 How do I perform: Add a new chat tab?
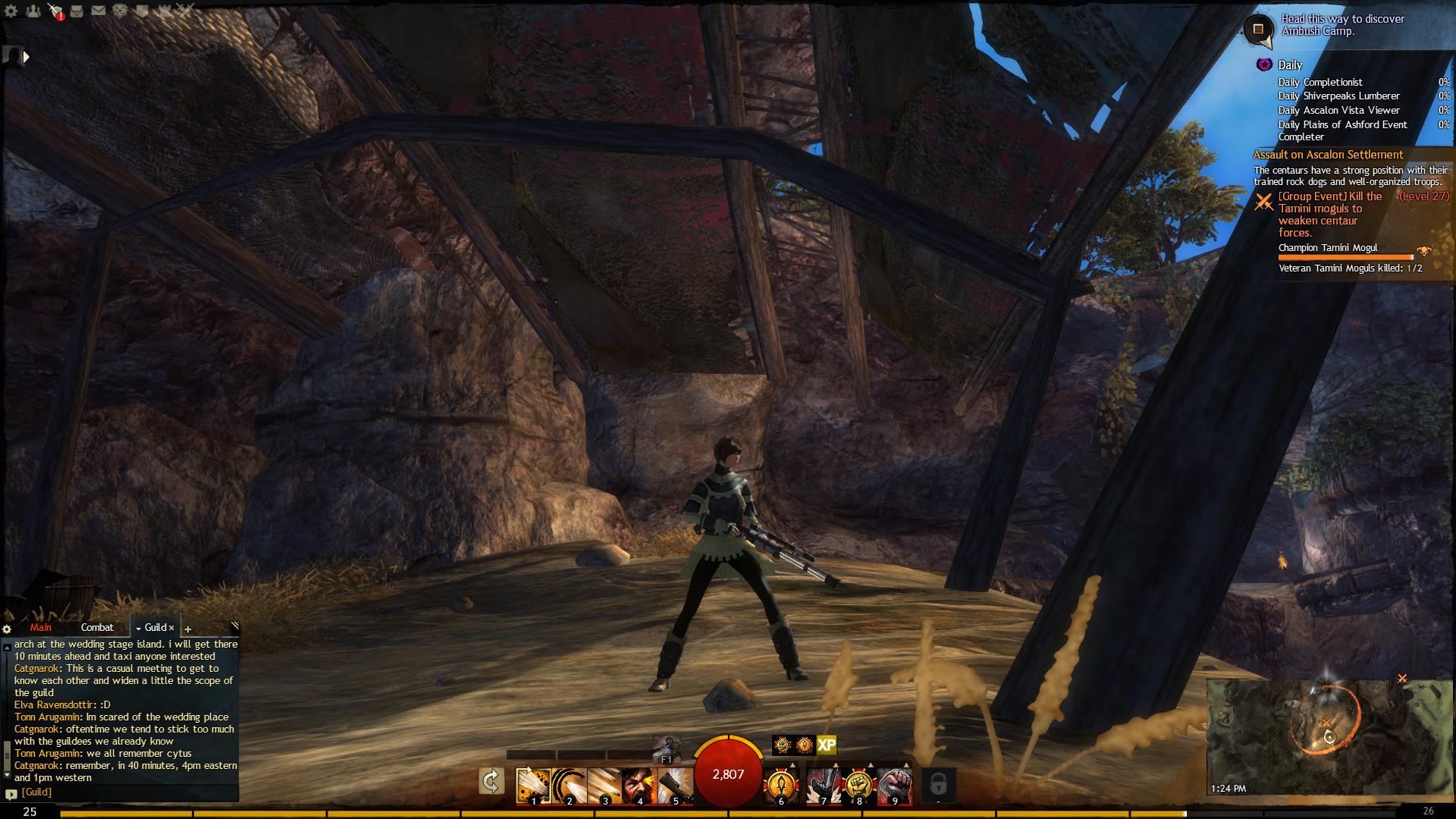pyautogui.click(x=188, y=629)
